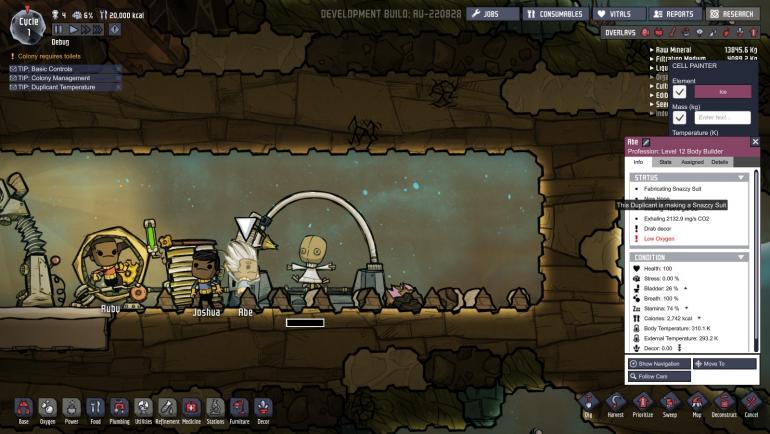
Task: Click the Show Navigation button
Action: pyautogui.click(x=660, y=364)
